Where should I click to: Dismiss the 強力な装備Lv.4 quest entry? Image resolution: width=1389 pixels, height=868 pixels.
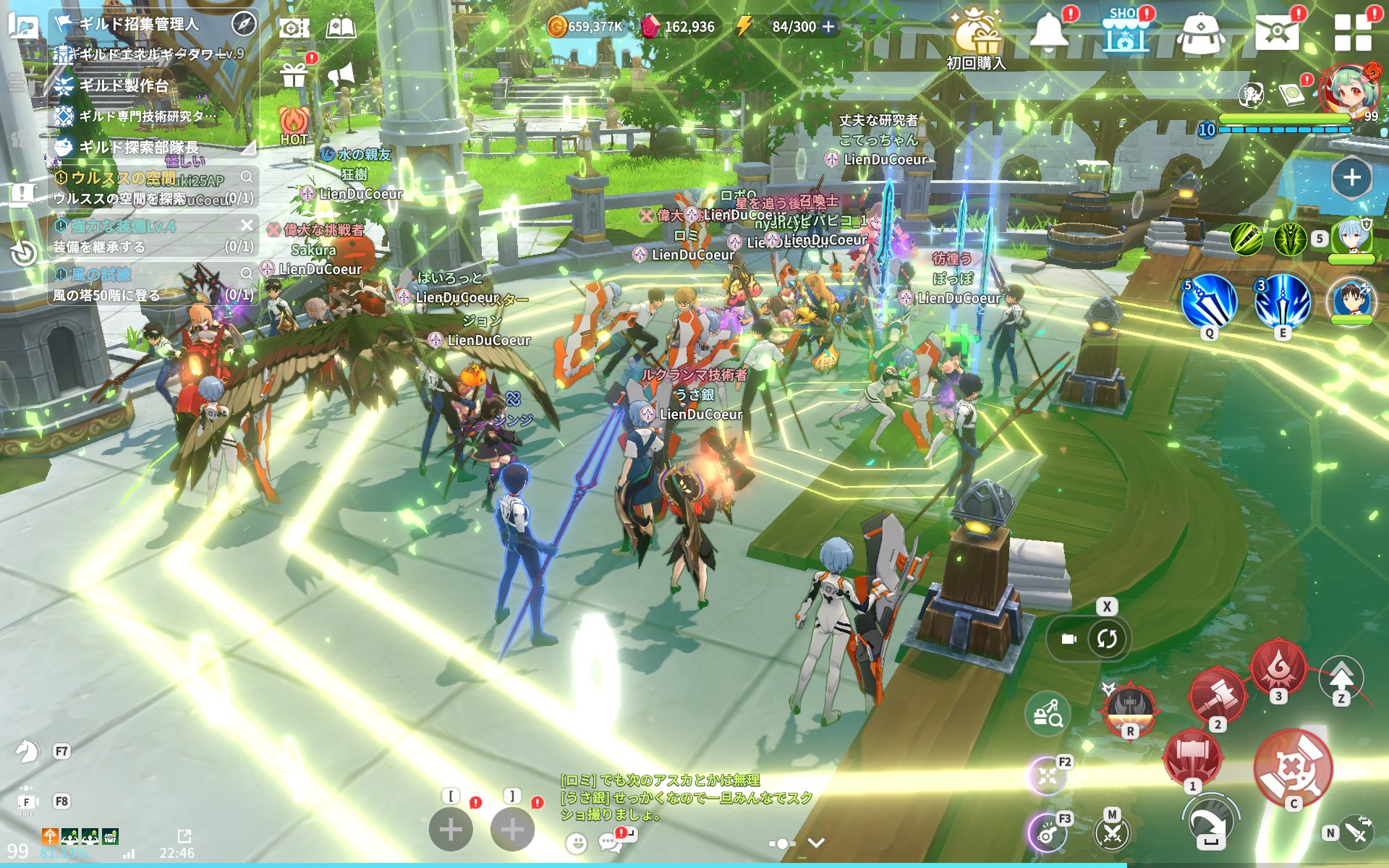click(247, 225)
